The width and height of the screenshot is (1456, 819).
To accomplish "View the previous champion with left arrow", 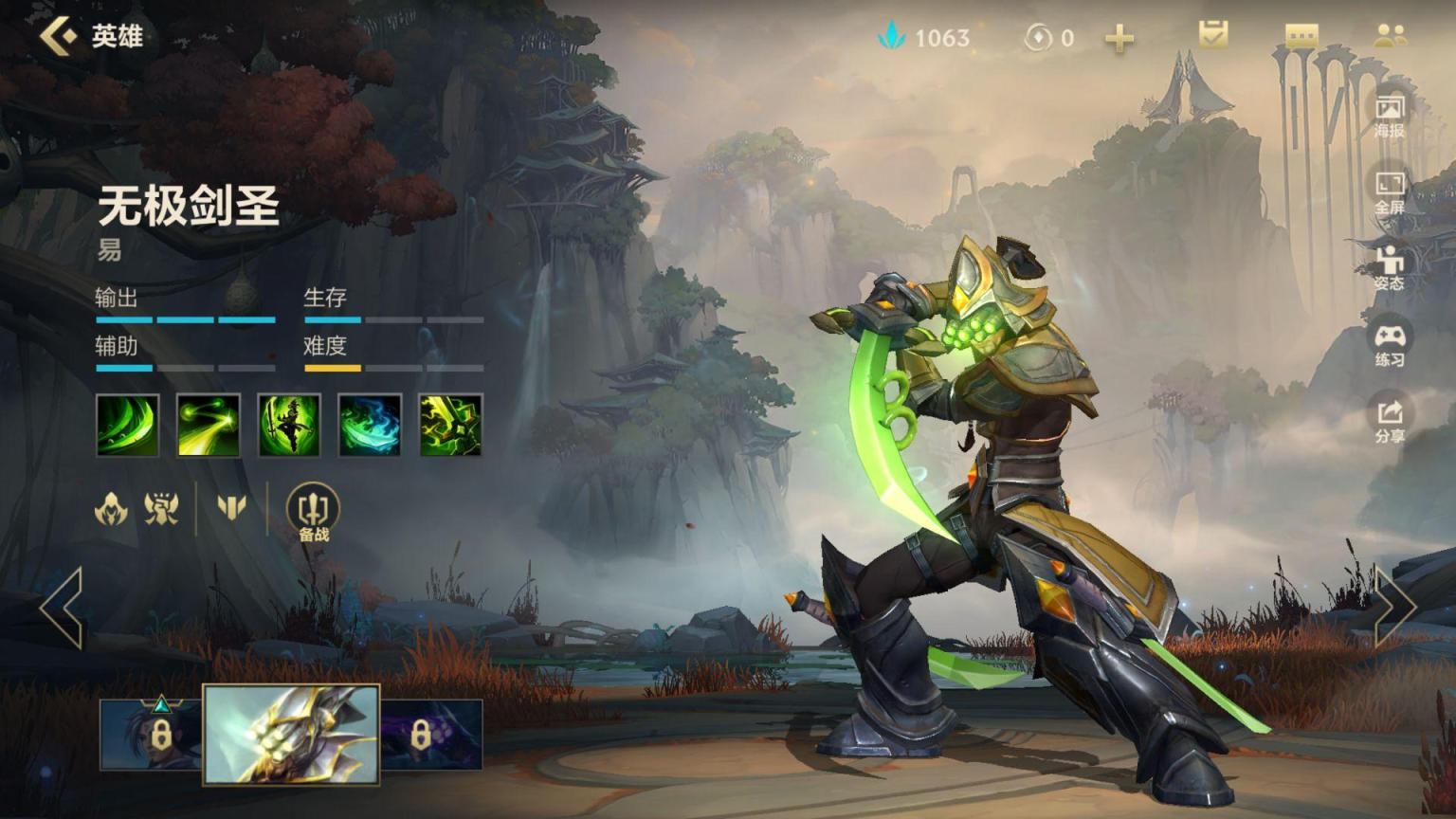I will coord(62,608).
